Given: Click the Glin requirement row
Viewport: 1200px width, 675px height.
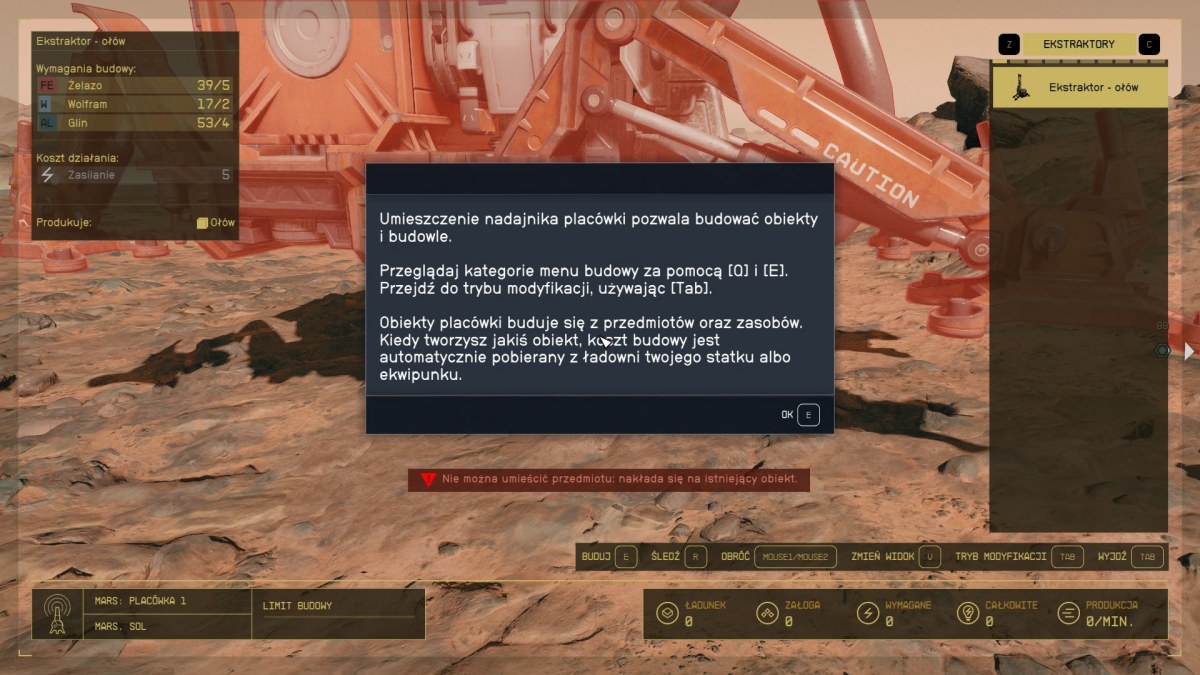Looking at the screenshot, I should pos(134,123).
